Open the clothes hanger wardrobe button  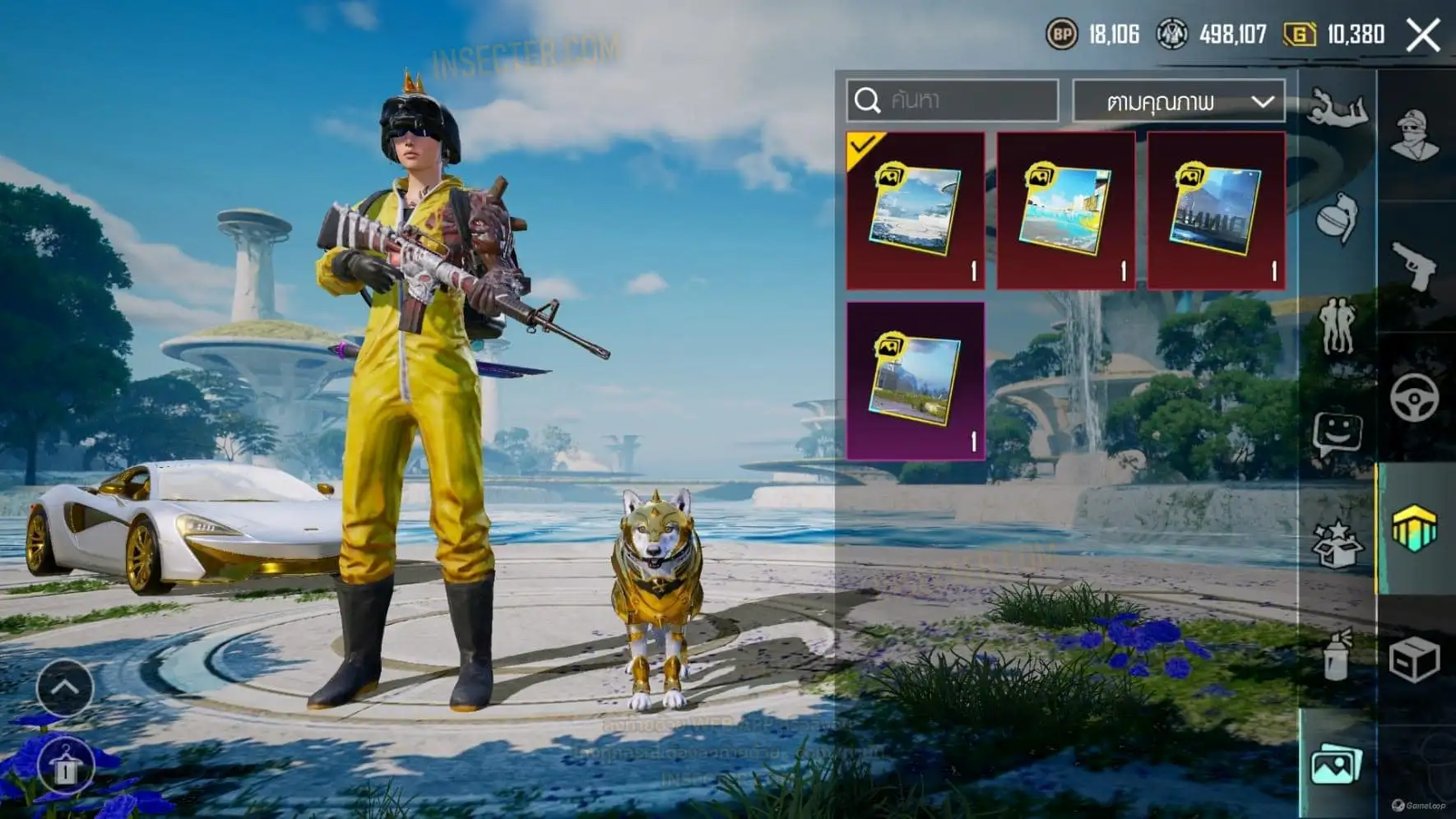tap(65, 766)
